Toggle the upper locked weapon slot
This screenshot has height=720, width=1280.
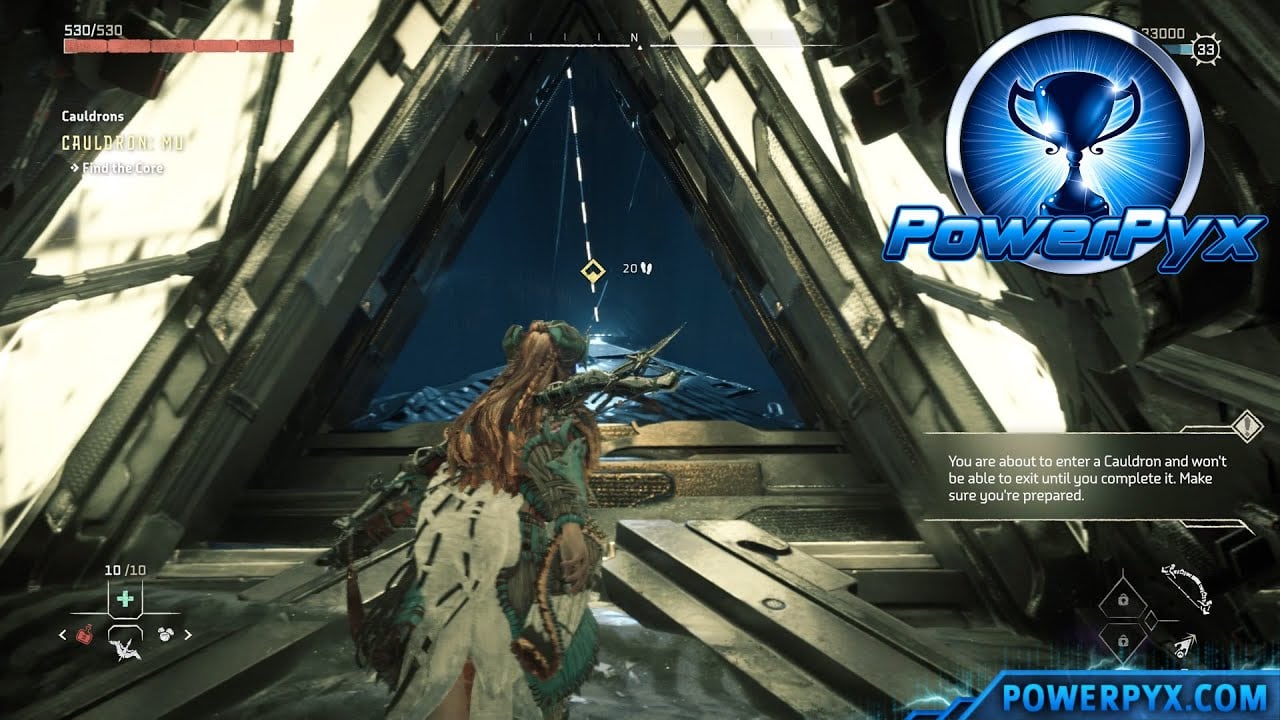tap(1124, 598)
